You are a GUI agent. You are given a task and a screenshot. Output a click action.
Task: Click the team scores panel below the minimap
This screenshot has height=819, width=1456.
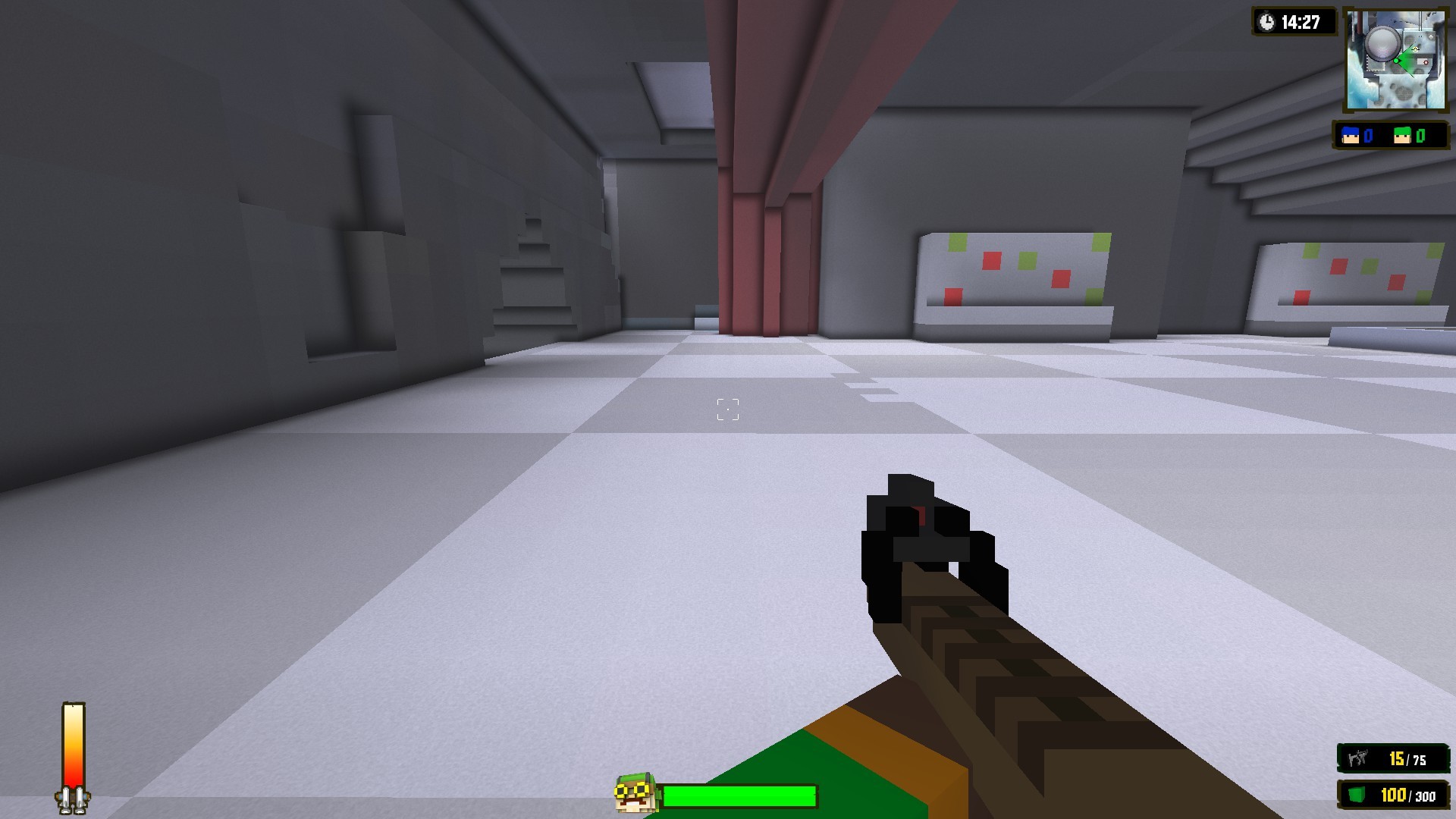1393,136
